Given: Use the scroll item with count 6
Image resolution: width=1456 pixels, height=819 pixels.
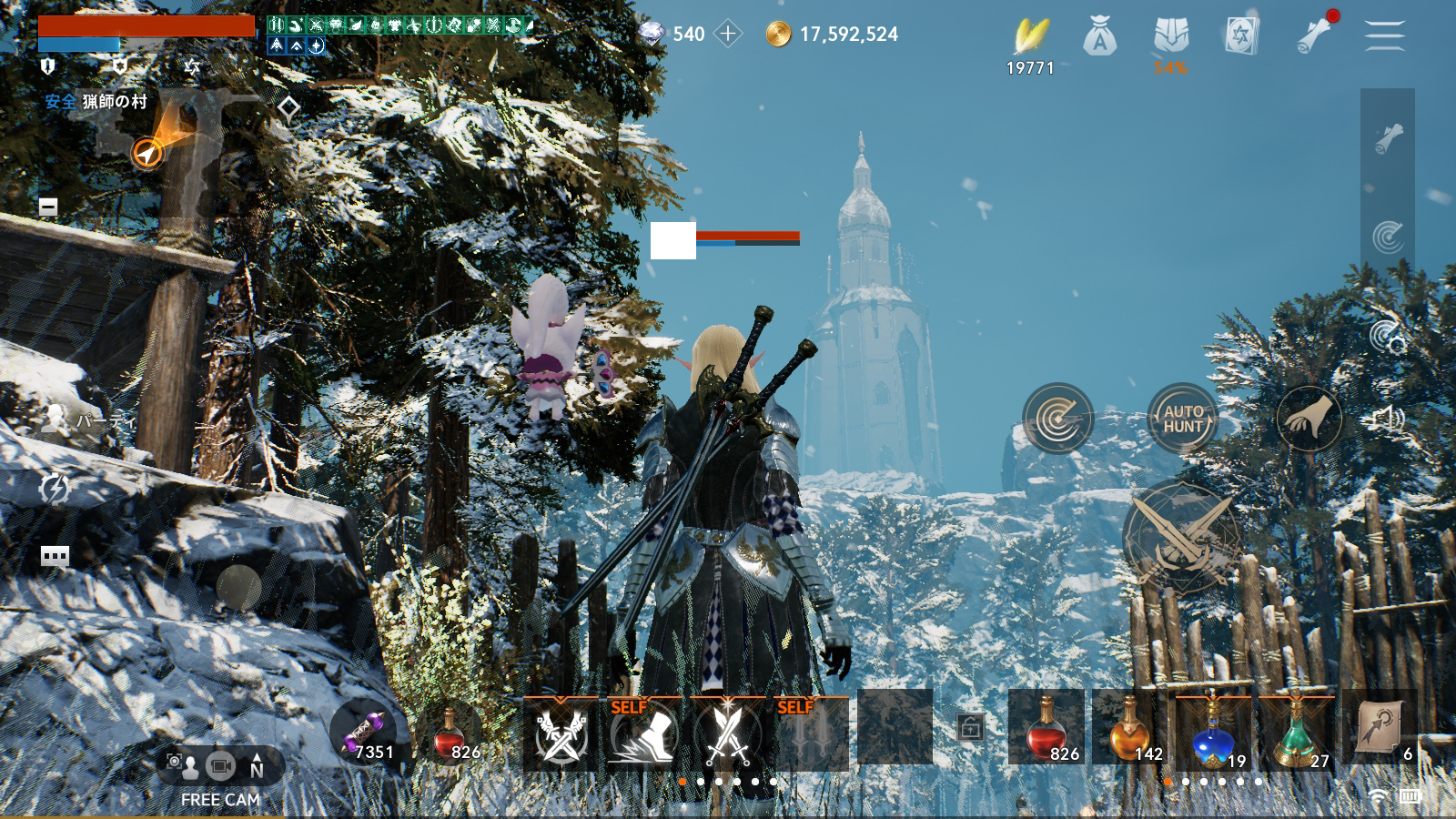Looking at the screenshot, I should click(x=1380, y=726).
